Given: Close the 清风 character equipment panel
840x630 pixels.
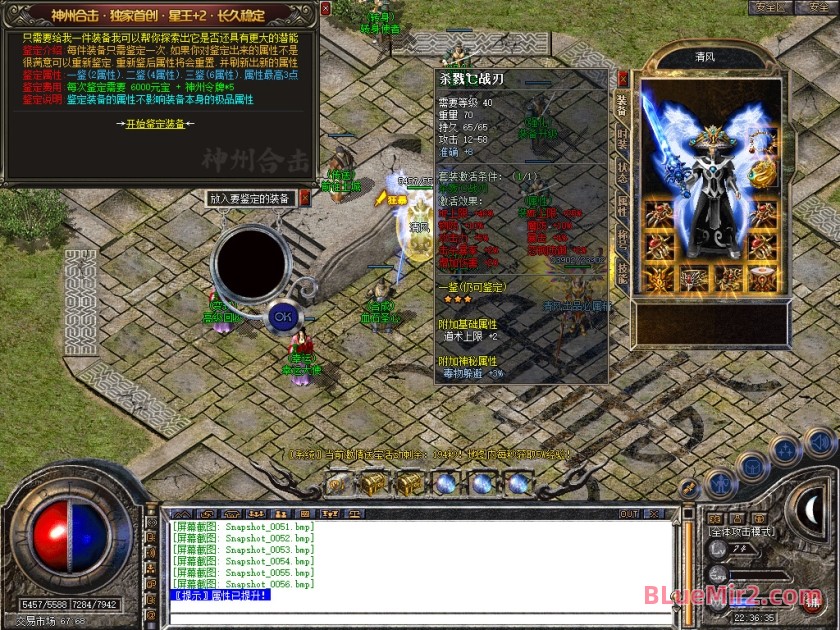Looking at the screenshot, I should (x=623, y=78).
